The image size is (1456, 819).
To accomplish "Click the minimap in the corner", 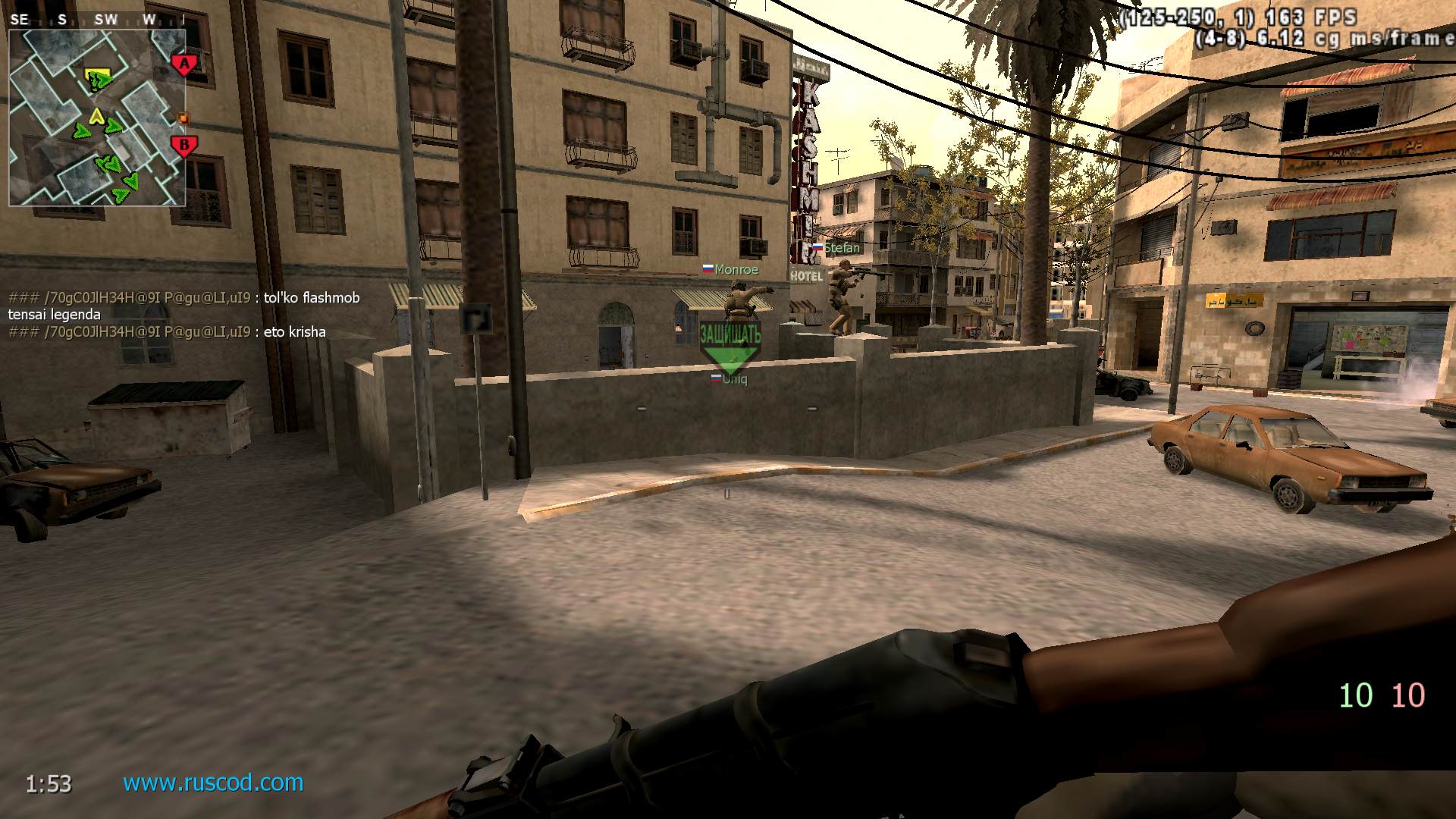I will [x=96, y=118].
